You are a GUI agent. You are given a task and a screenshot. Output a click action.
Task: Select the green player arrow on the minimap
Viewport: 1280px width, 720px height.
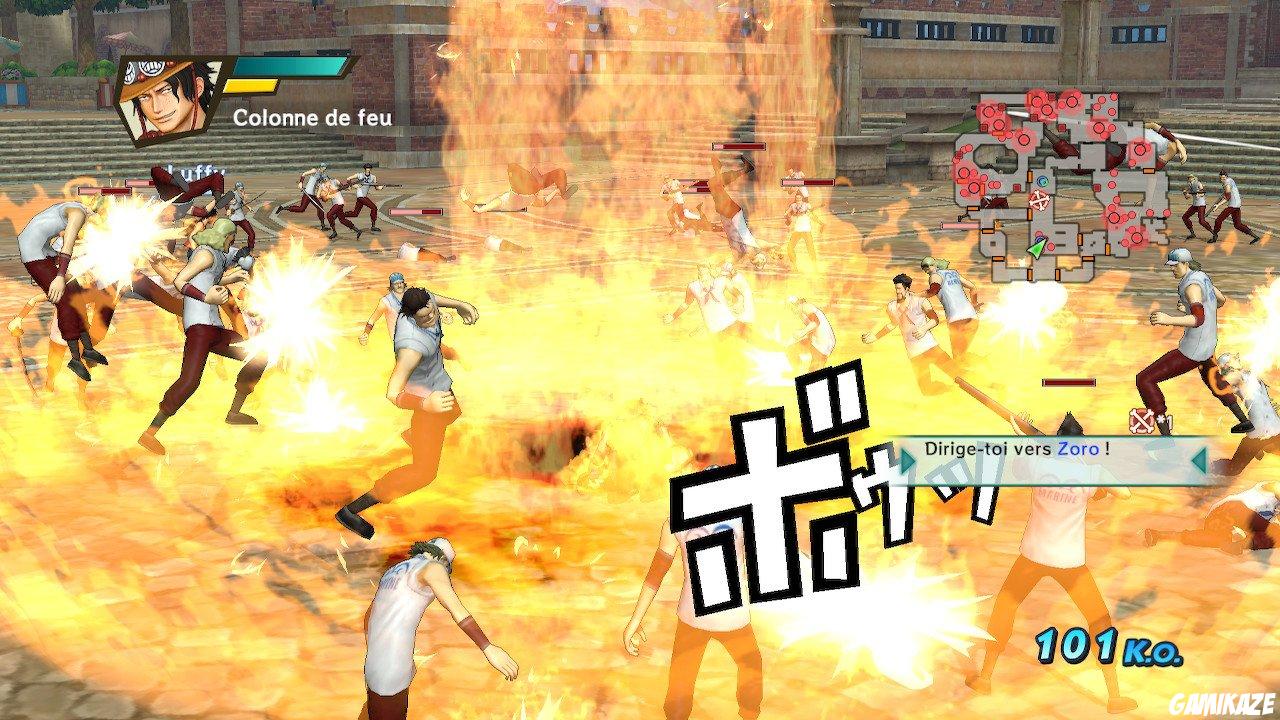coord(1036,249)
